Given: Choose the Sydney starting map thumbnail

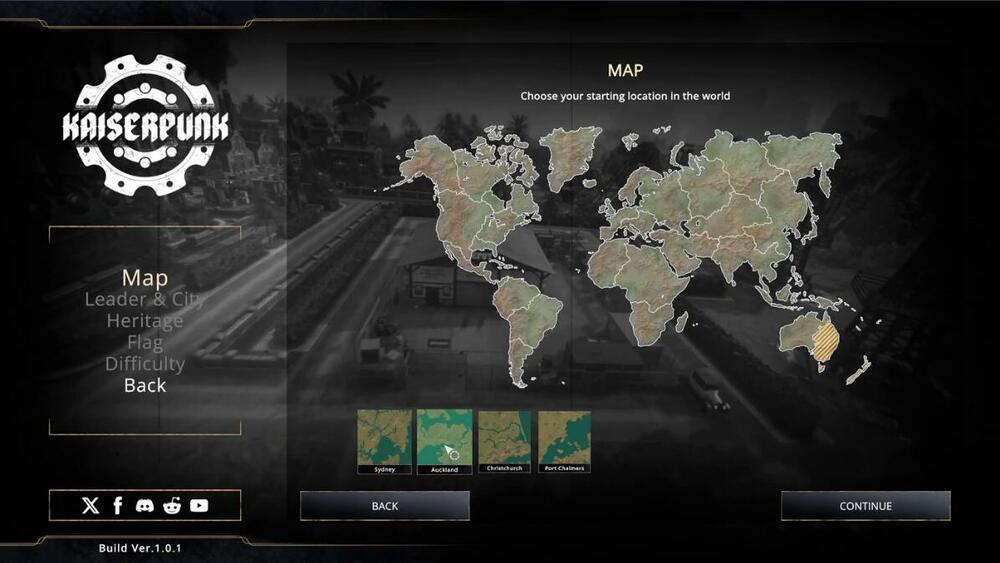Looking at the screenshot, I should [x=385, y=438].
